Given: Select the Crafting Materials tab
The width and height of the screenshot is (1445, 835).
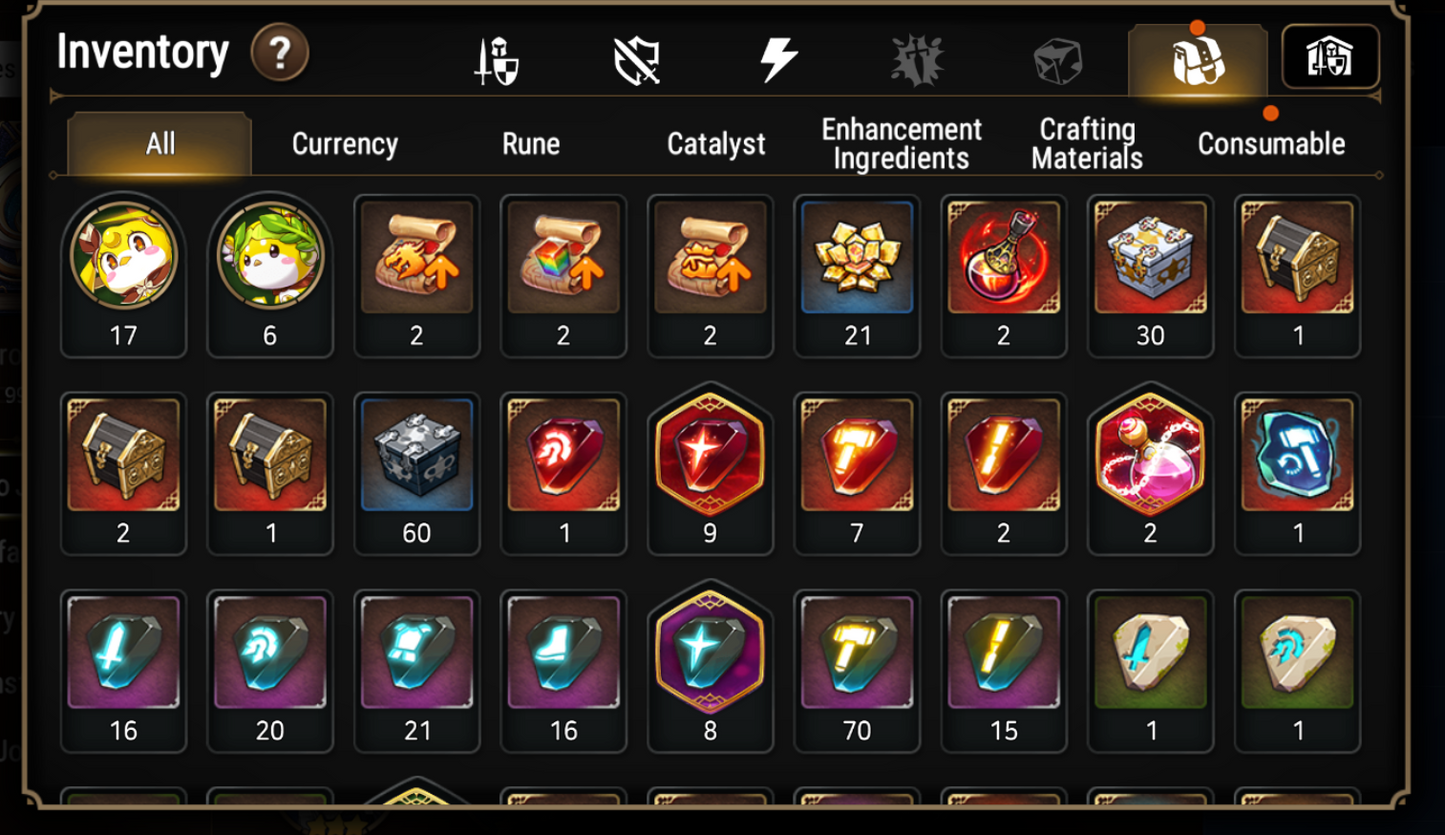Looking at the screenshot, I should coord(1086,143).
